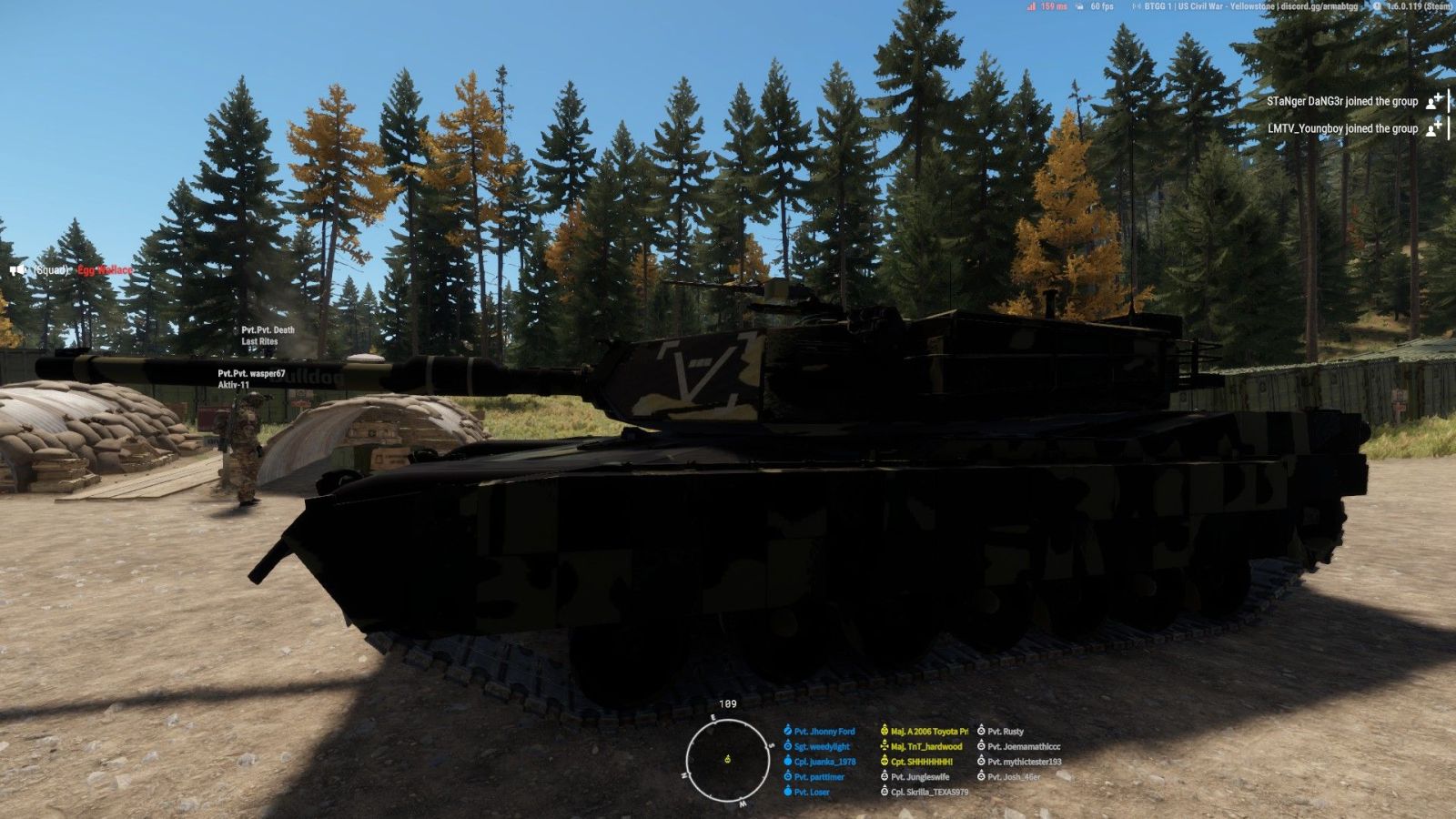Screen dimensions: 1456x819
Task: Open the LMTV_Youngboy joined the group notification
Action: (x=1342, y=129)
